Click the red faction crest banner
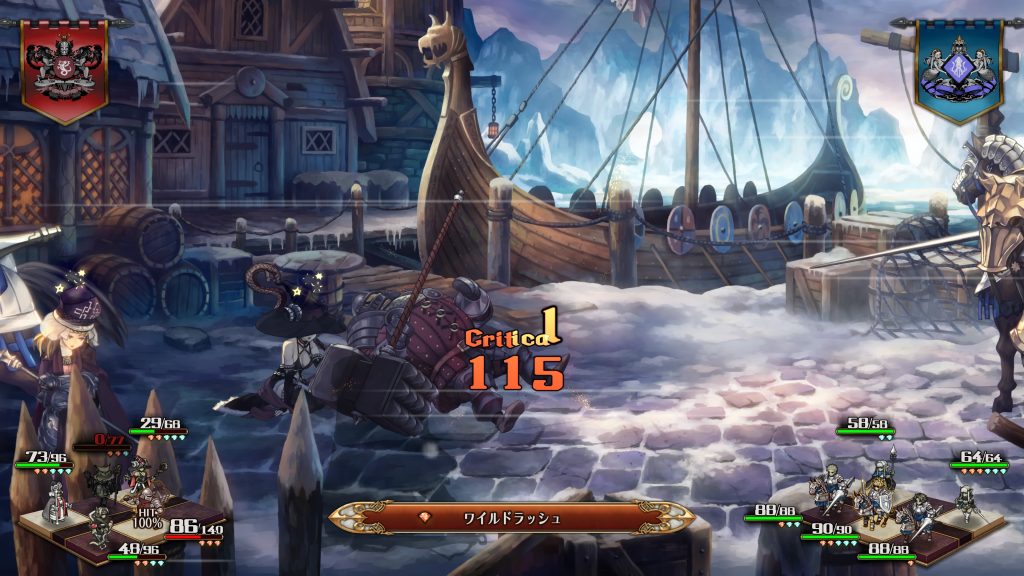The height and width of the screenshot is (576, 1024). 64,68
